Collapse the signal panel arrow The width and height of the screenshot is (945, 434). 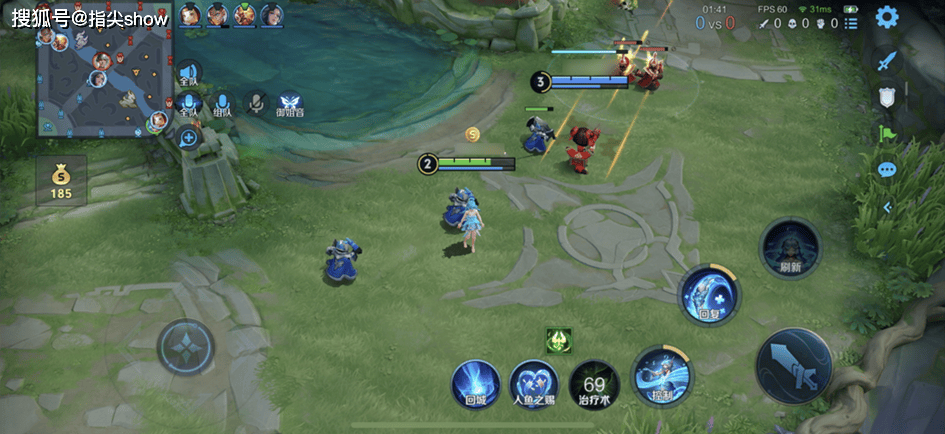pos(886,207)
